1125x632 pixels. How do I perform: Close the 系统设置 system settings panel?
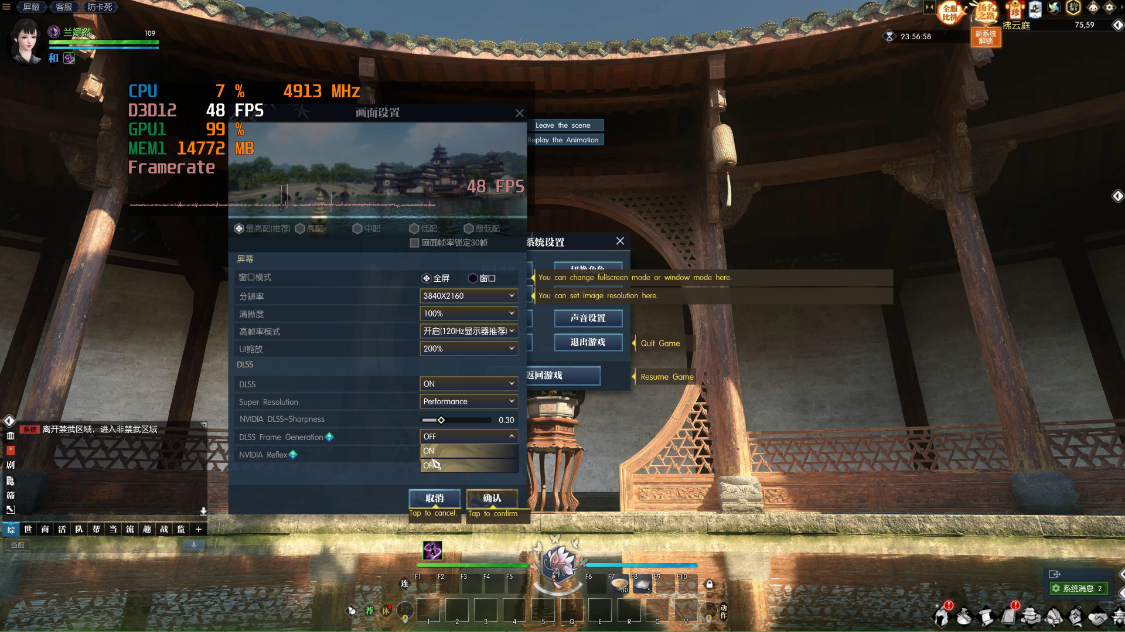tap(620, 241)
